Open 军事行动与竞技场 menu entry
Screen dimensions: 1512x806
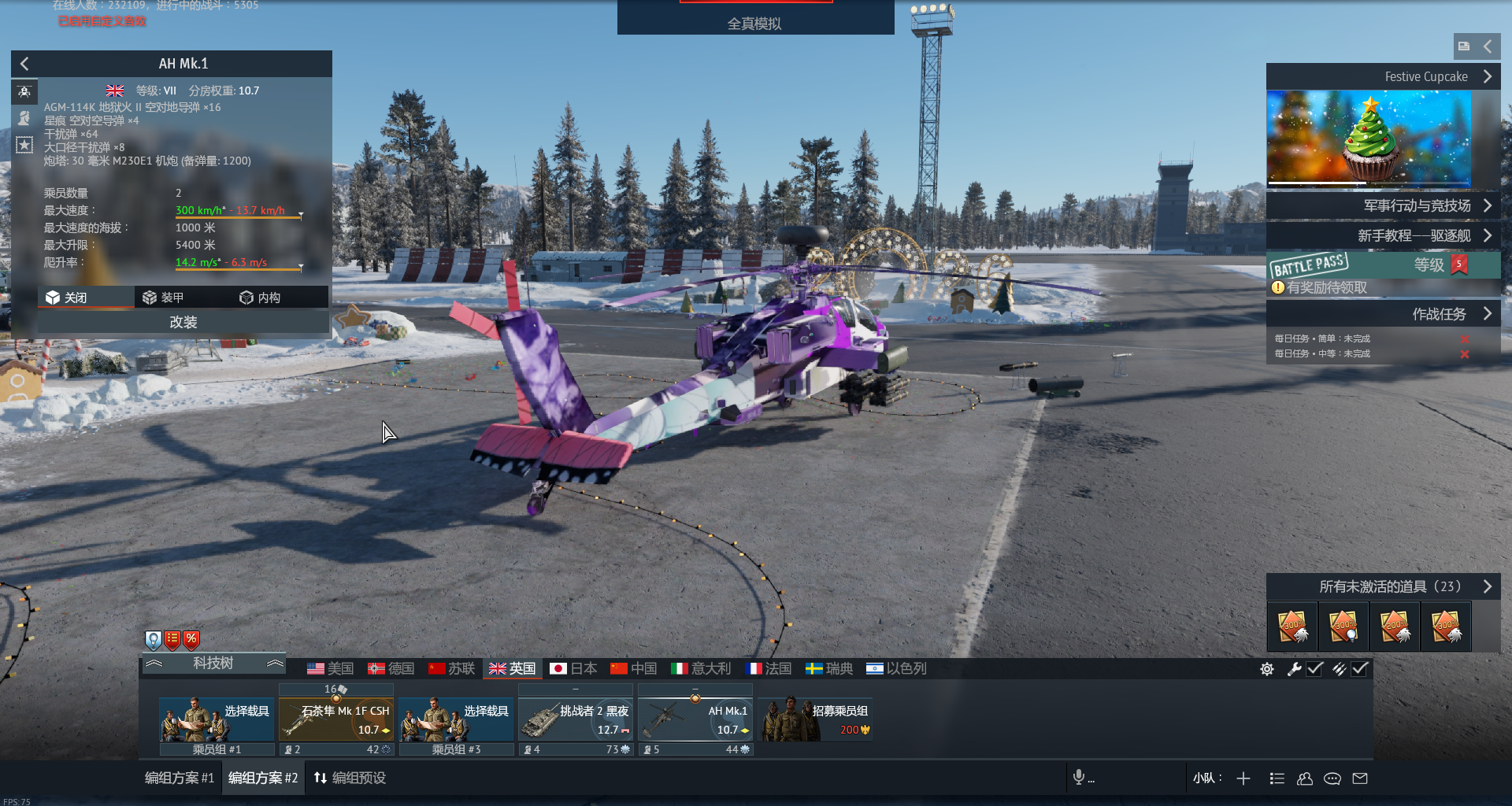pos(1382,205)
